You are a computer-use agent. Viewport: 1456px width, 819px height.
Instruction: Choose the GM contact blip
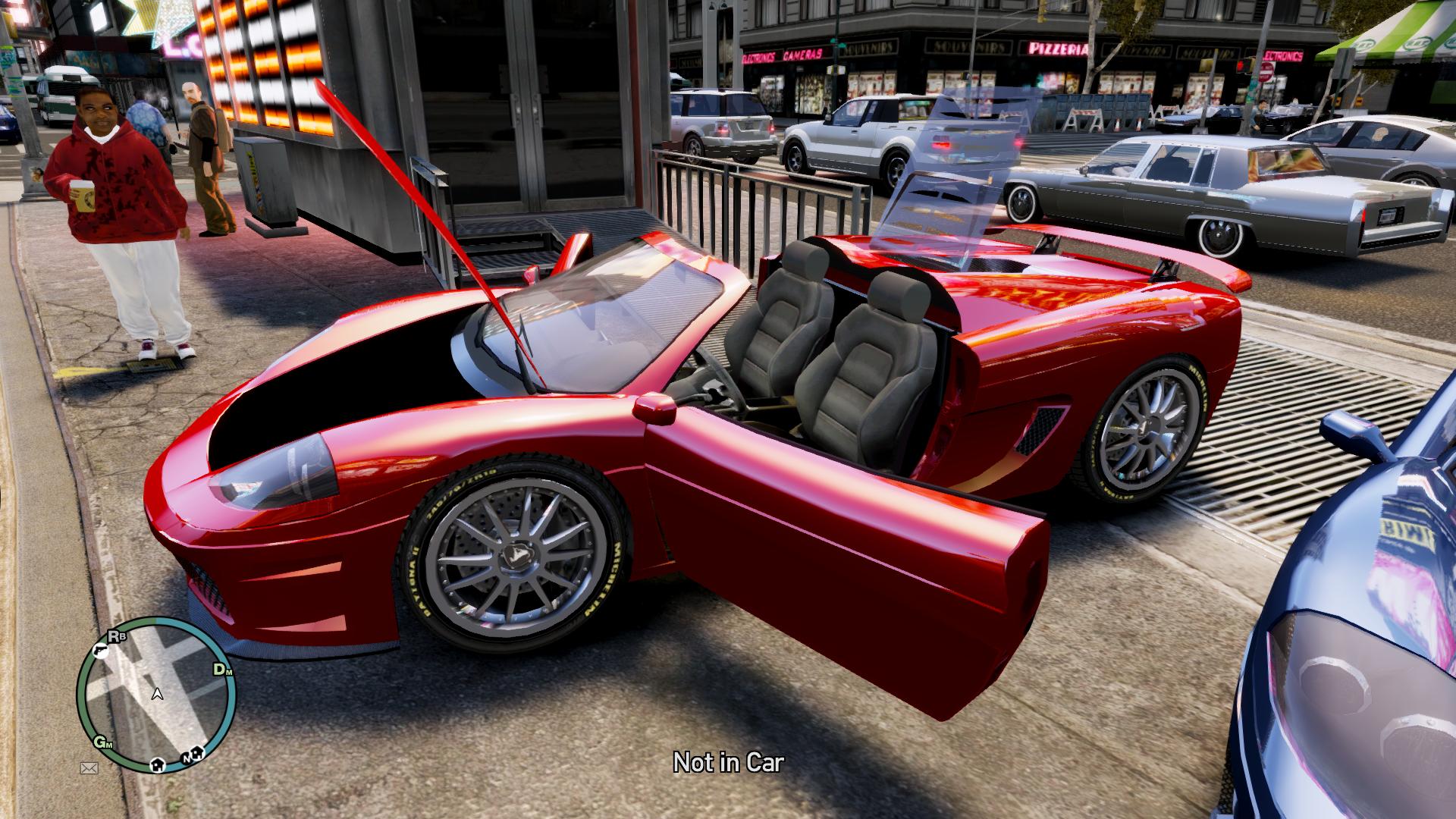(102, 742)
